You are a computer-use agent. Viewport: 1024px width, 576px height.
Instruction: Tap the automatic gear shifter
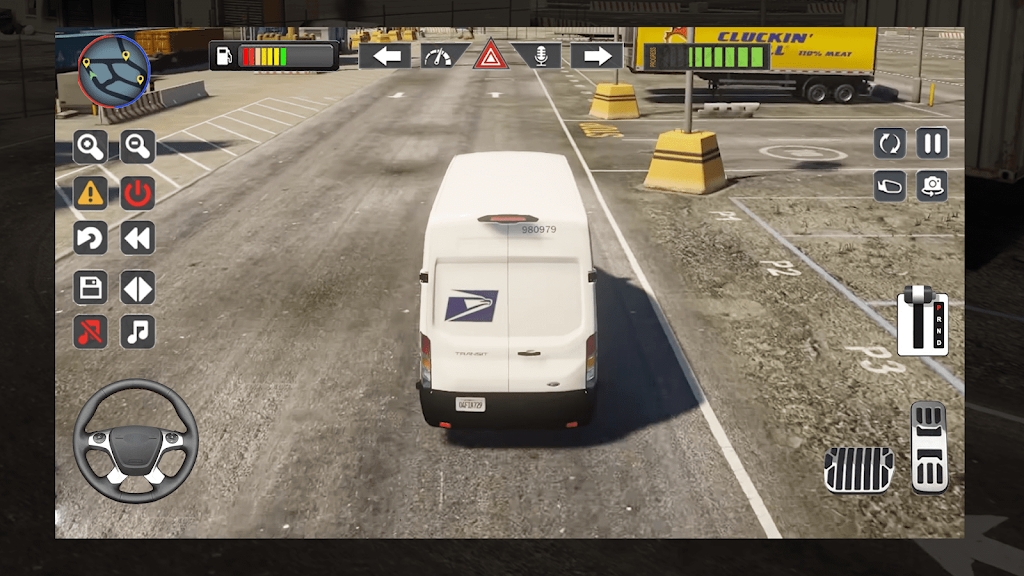click(x=922, y=321)
